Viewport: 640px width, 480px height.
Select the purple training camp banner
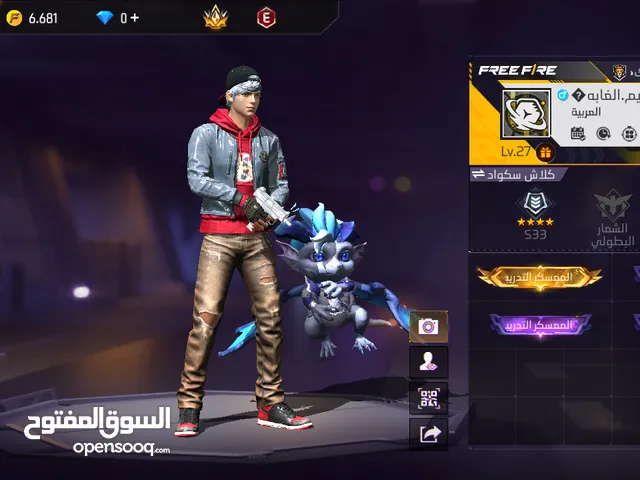pos(540,325)
